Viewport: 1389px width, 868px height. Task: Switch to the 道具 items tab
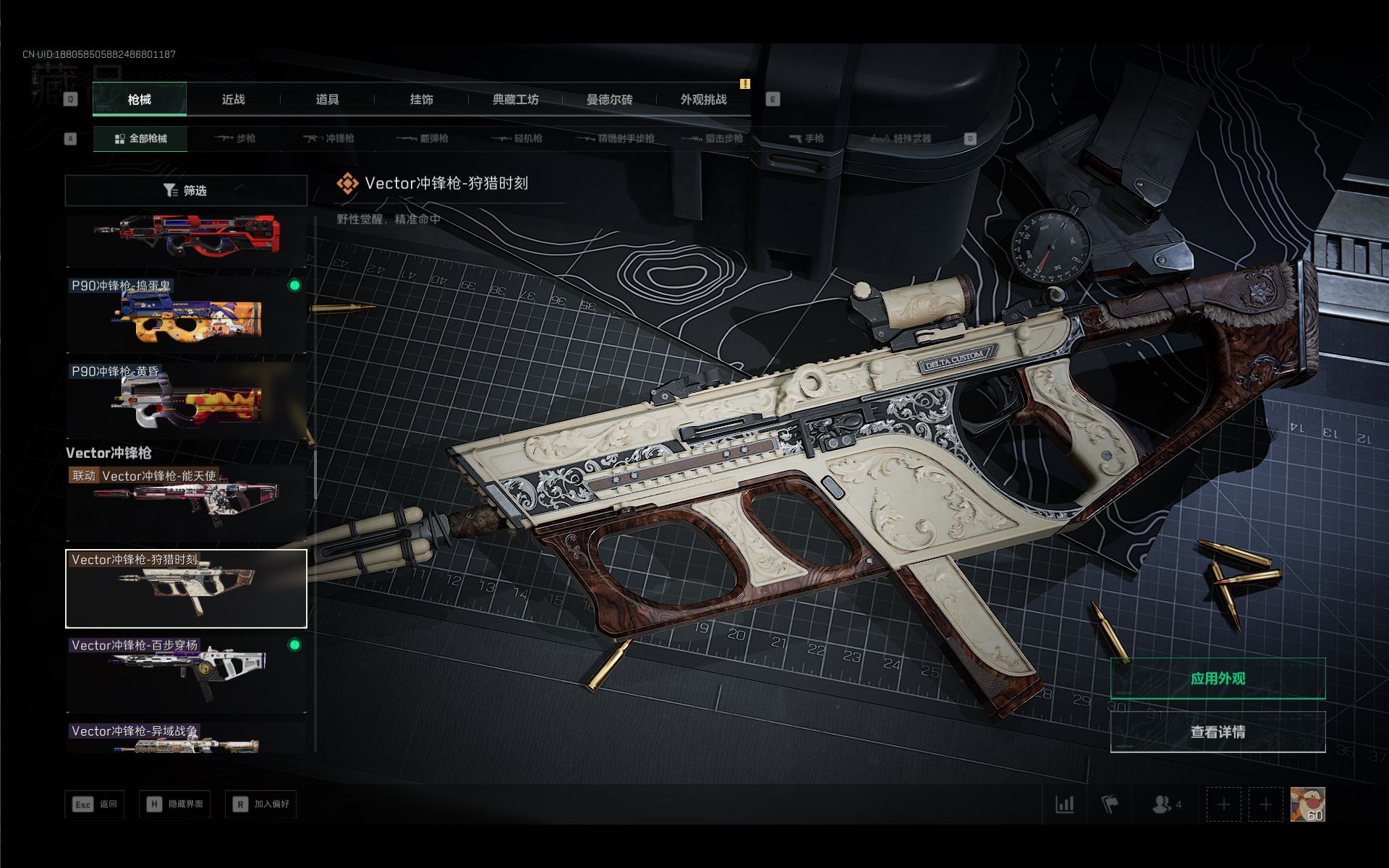click(x=327, y=100)
